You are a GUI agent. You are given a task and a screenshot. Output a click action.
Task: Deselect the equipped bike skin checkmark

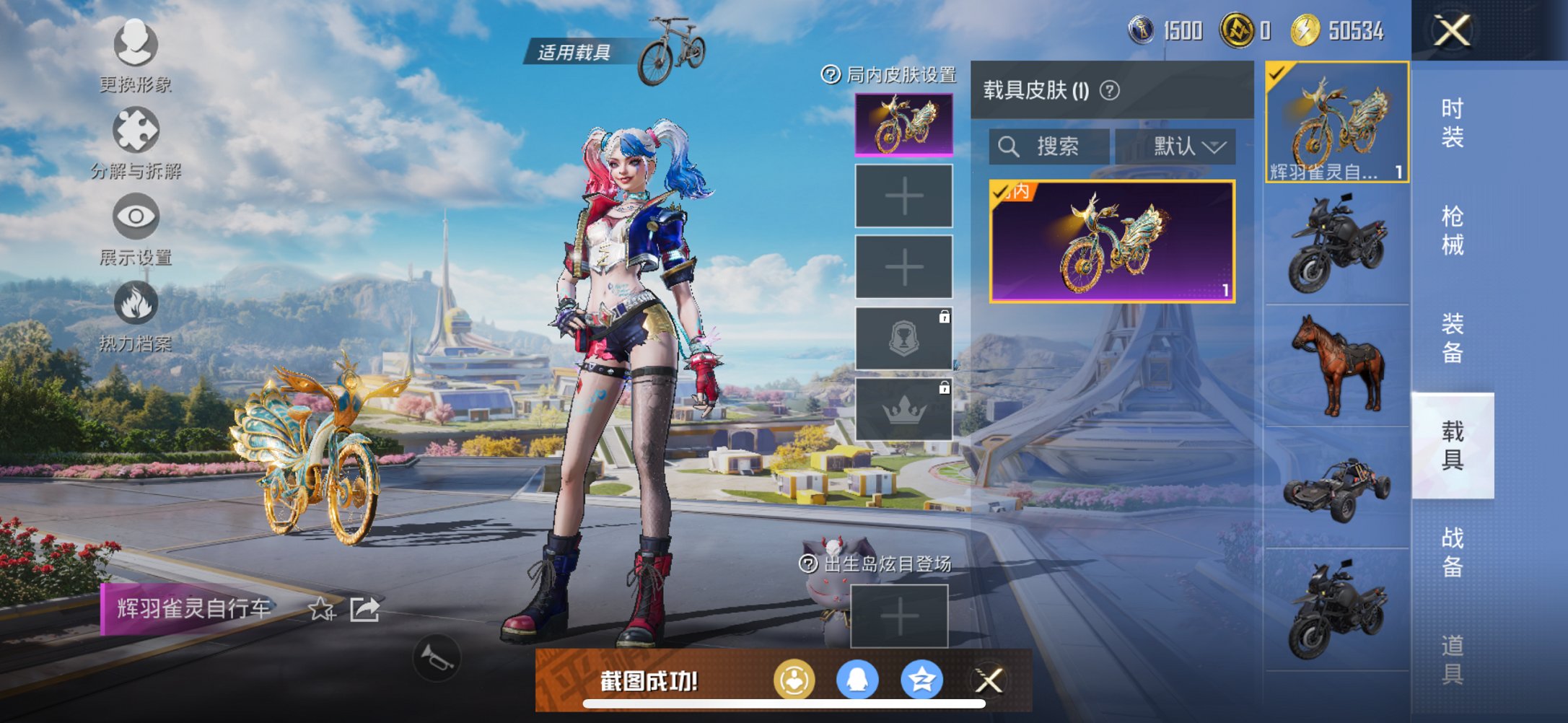[x=1277, y=72]
